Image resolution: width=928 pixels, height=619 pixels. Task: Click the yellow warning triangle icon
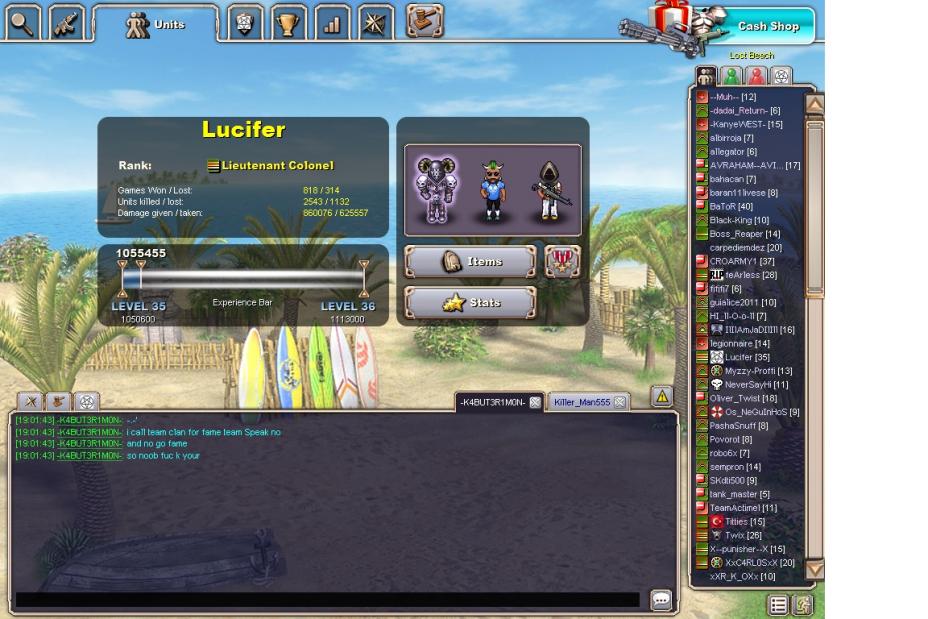[661, 397]
